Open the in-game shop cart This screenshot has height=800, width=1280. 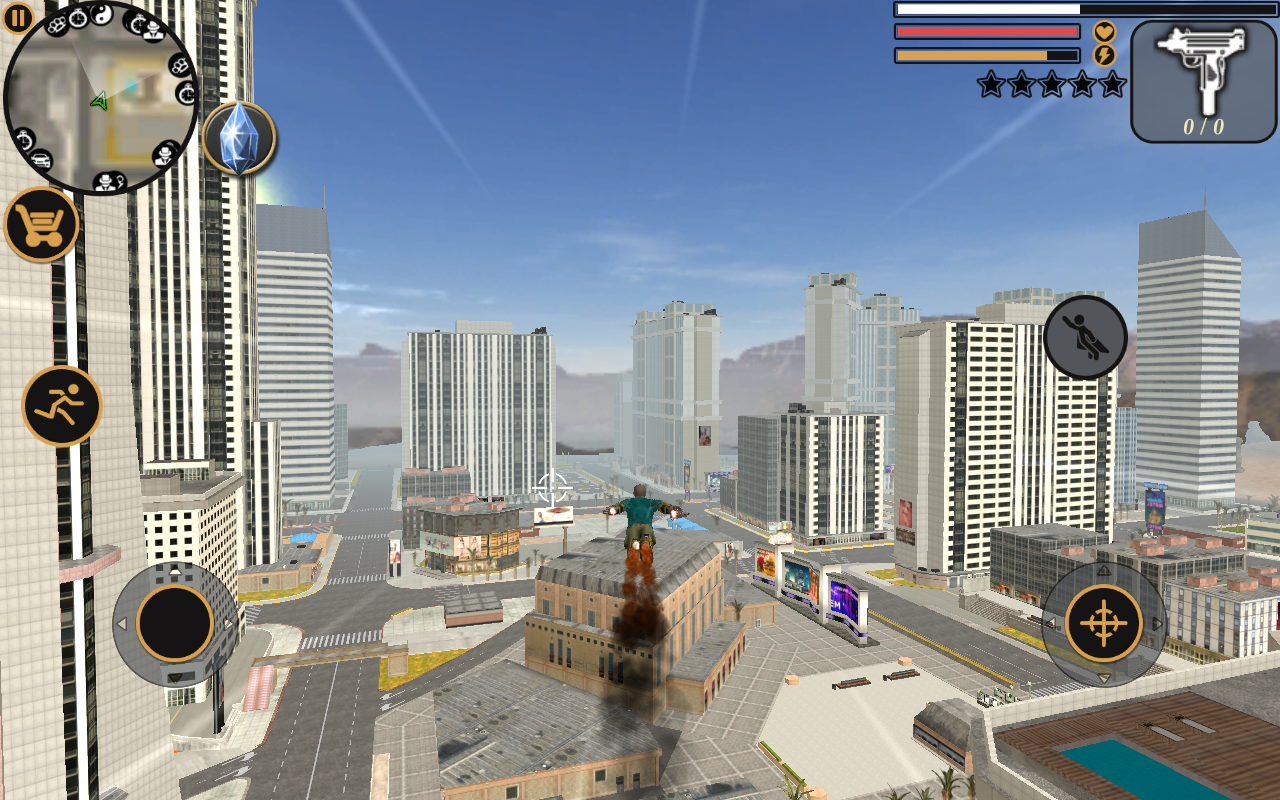41,226
